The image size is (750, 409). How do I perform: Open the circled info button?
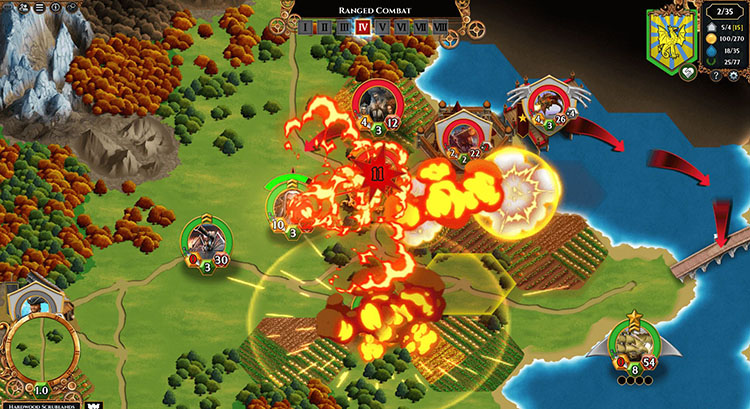point(56,6)
